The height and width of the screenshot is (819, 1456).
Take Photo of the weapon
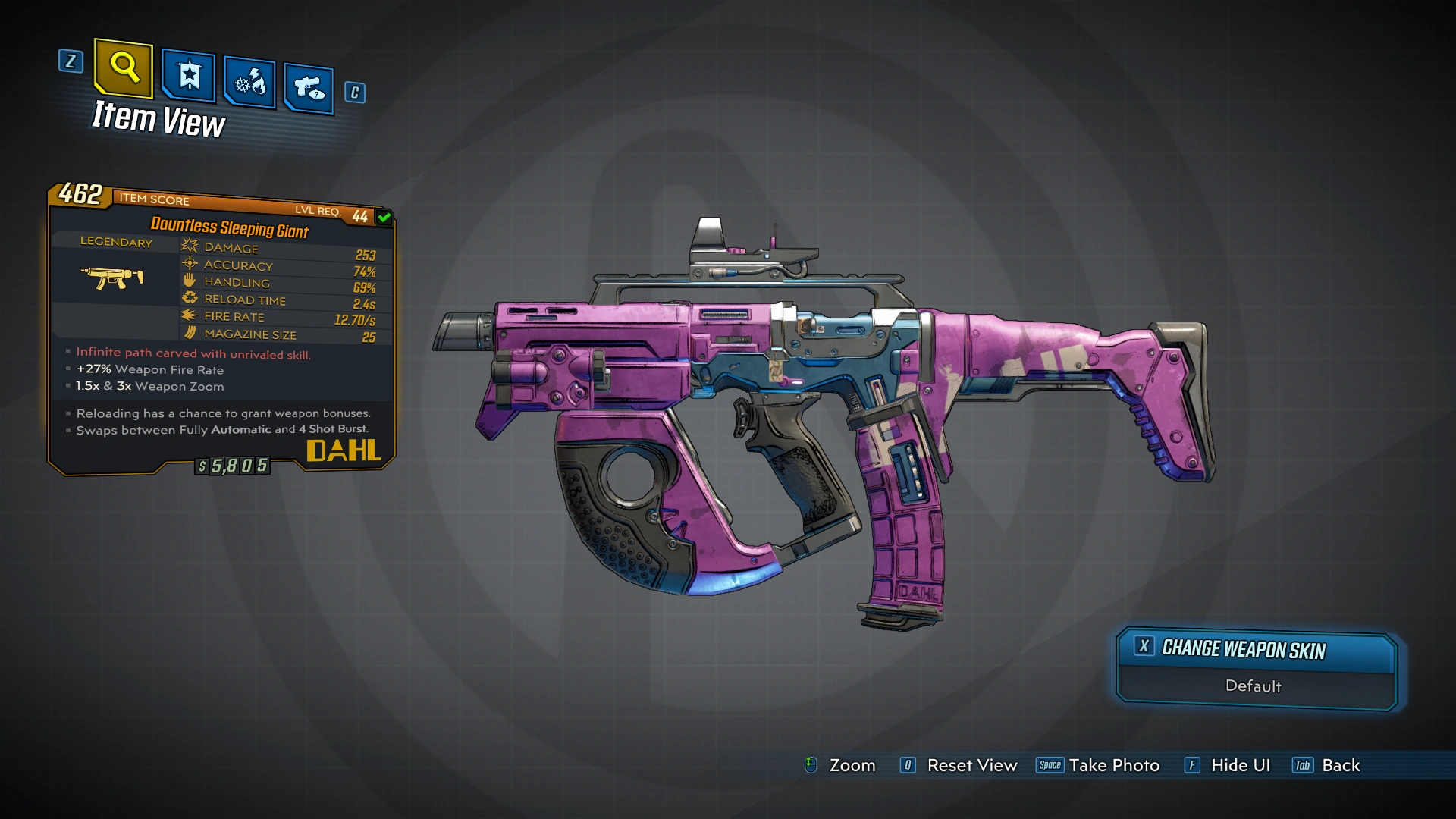(x=1099, y=765)
